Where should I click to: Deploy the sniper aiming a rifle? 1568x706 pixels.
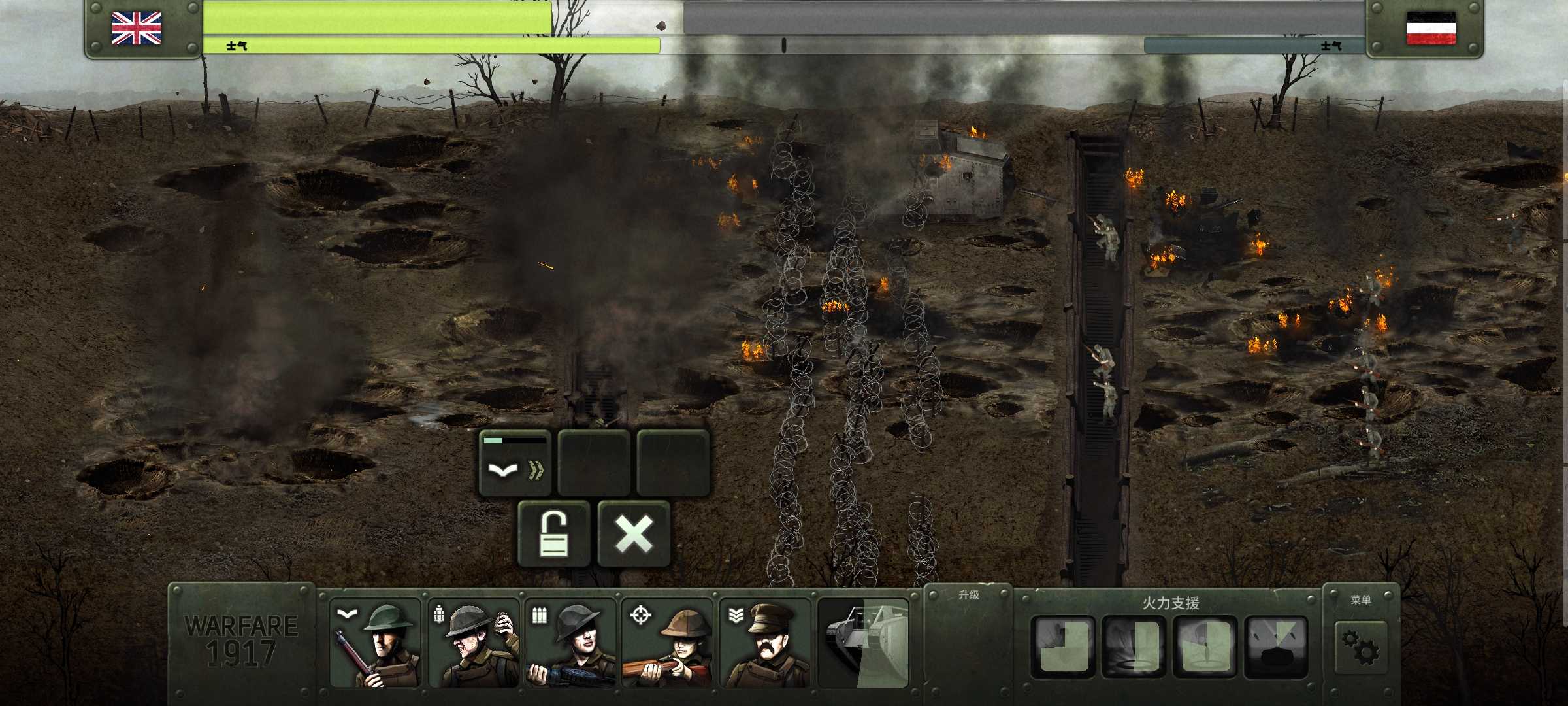pos(667,643)
